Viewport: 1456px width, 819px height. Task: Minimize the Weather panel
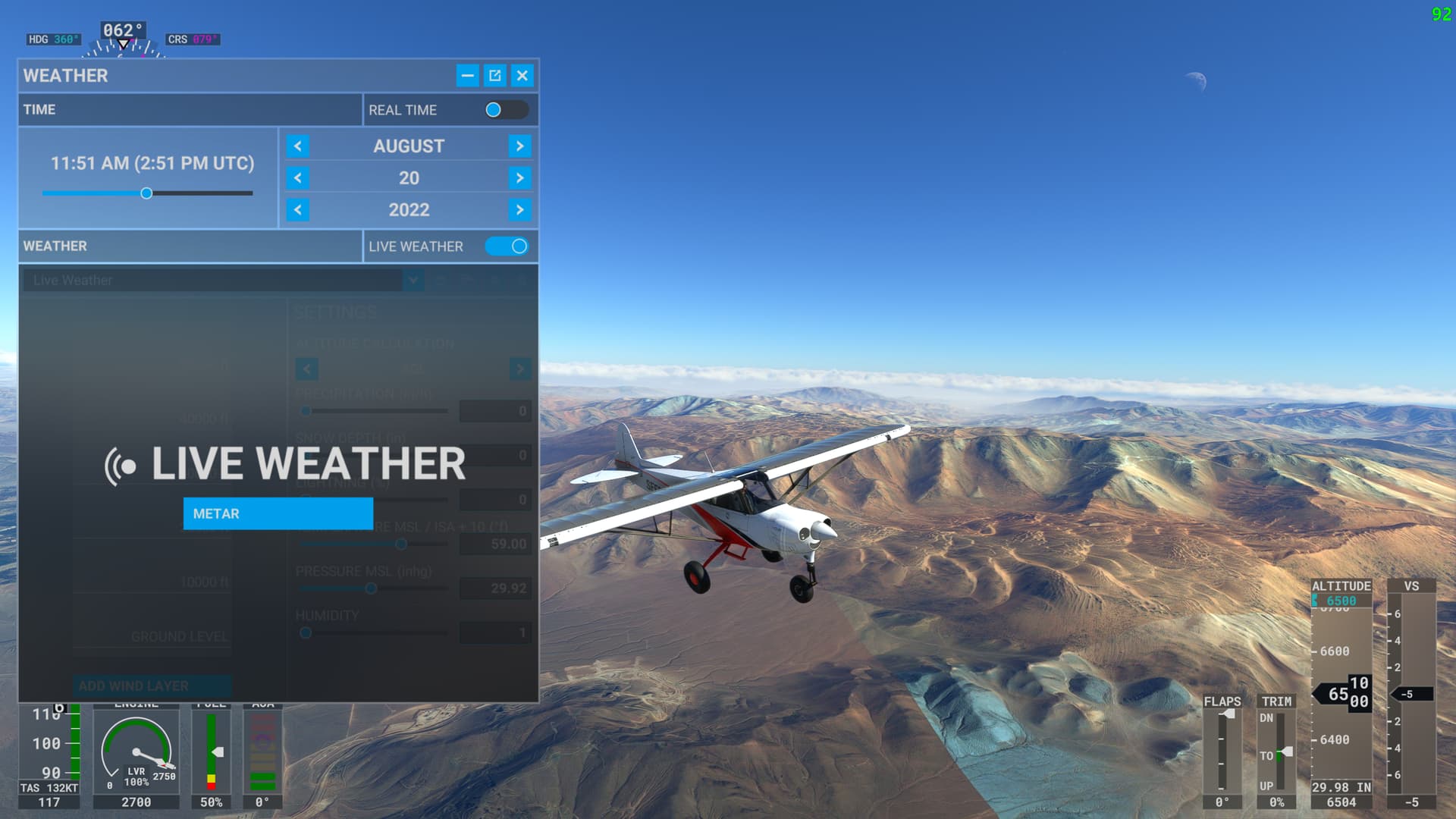tap(468, 76)
